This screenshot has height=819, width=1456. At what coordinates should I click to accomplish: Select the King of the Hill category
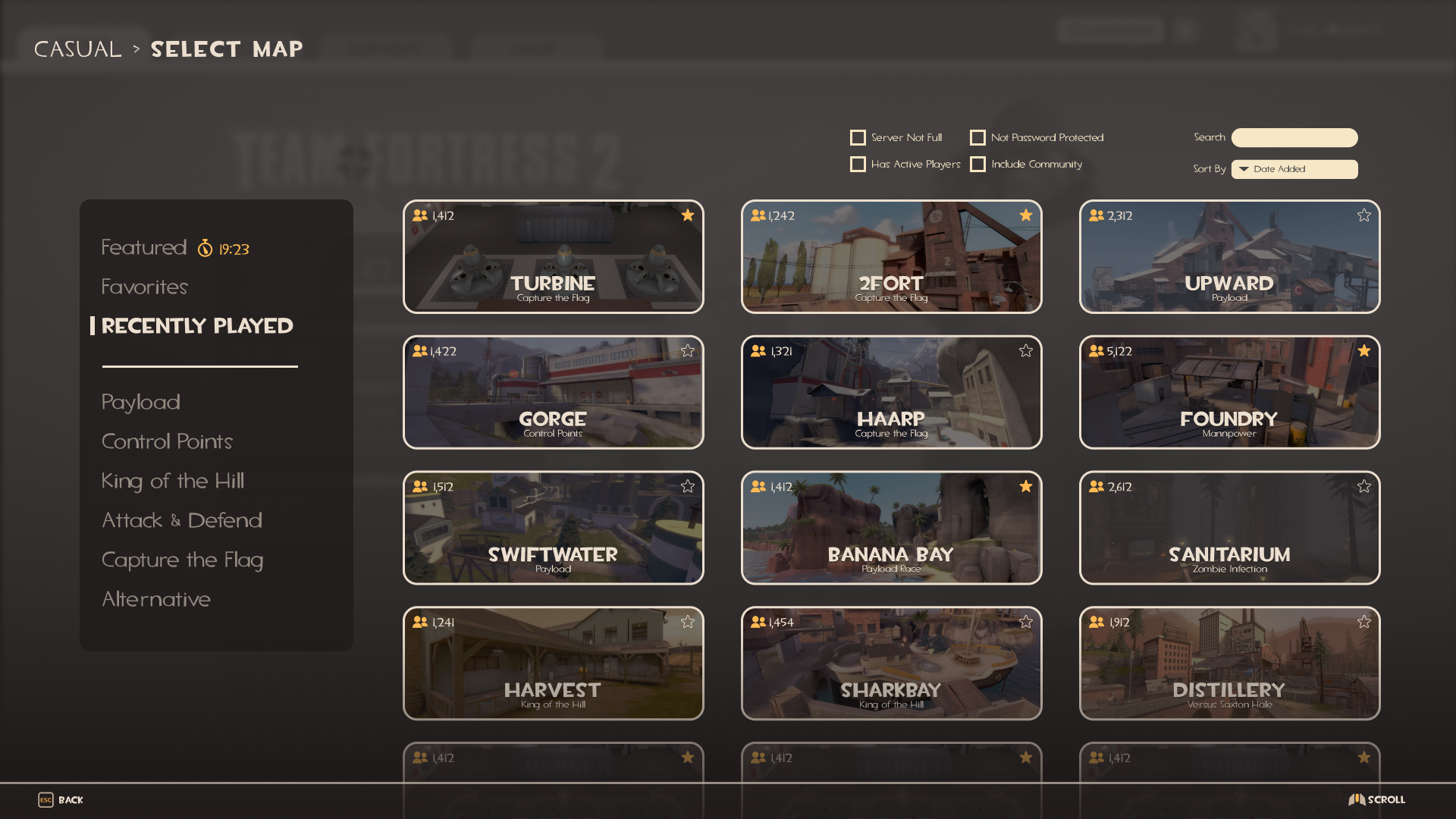click(x=173, y=481)
